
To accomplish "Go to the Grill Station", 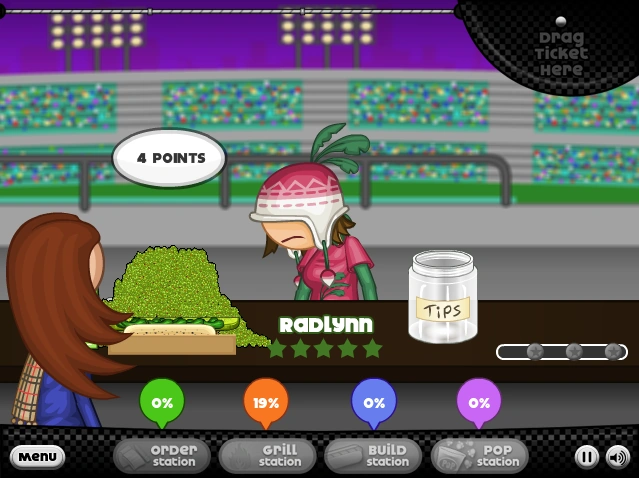I will tap(267, 456).
